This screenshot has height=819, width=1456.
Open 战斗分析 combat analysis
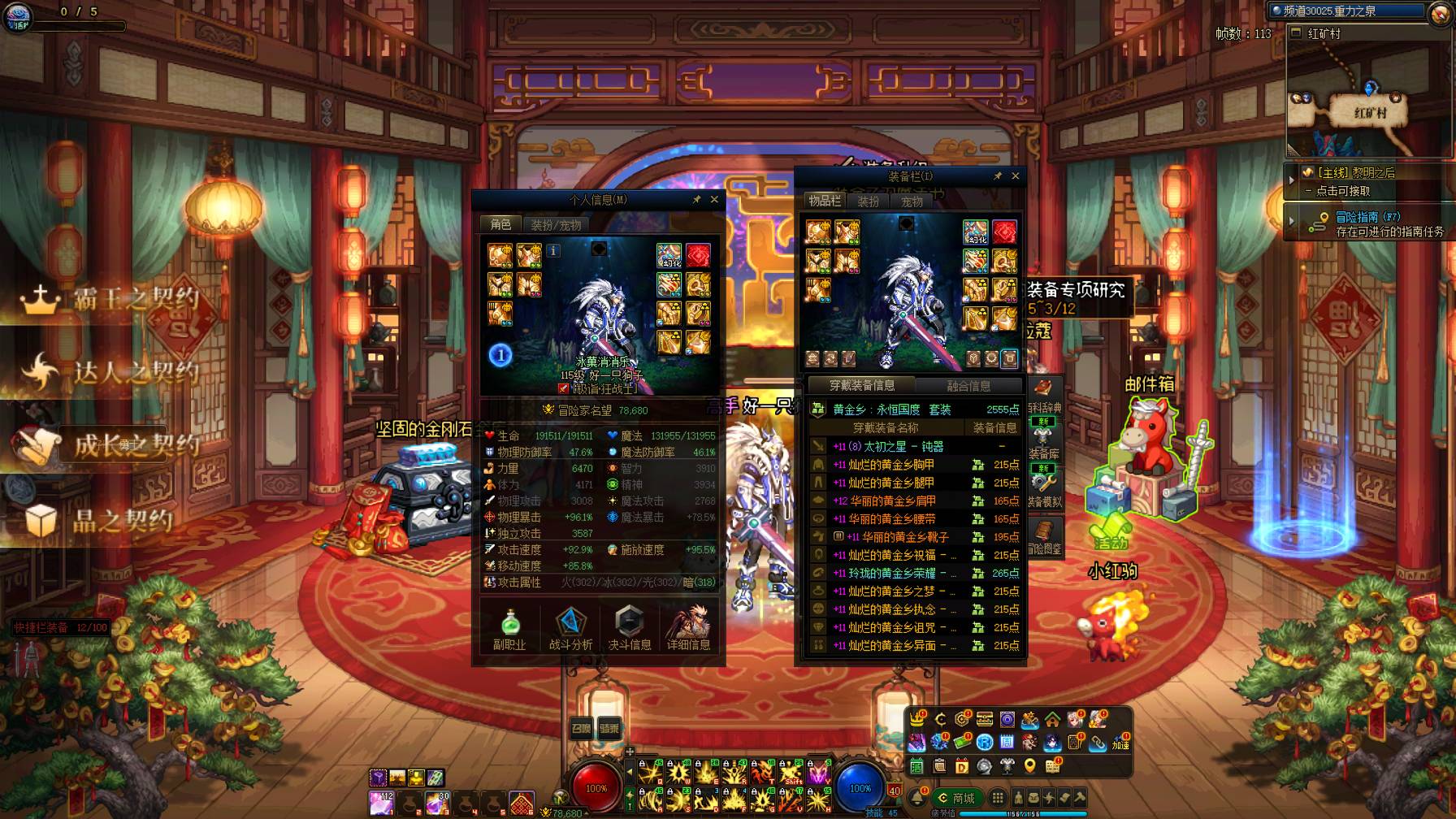(570, 628)
